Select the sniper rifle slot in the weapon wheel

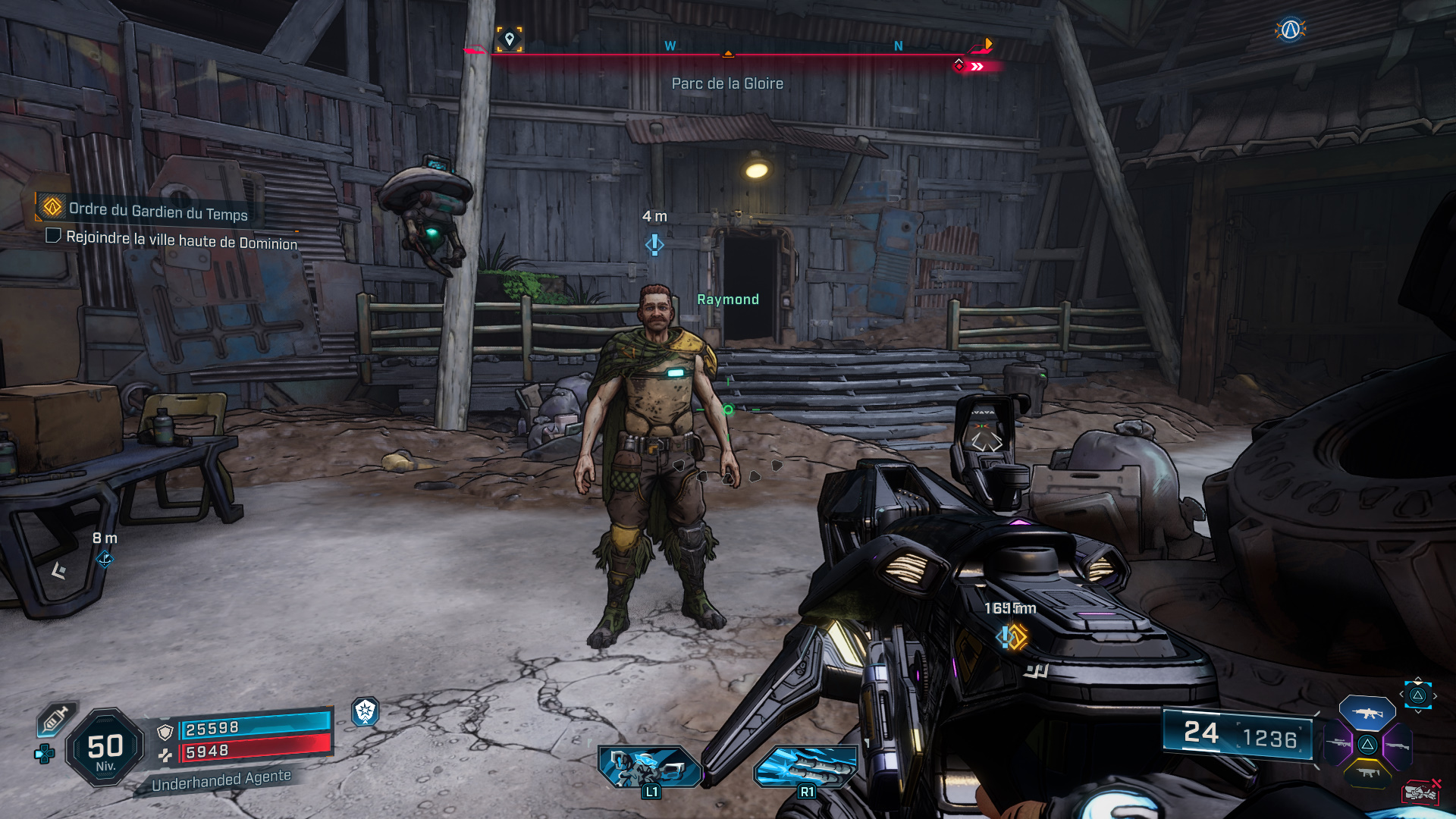tap(1338, 743)
